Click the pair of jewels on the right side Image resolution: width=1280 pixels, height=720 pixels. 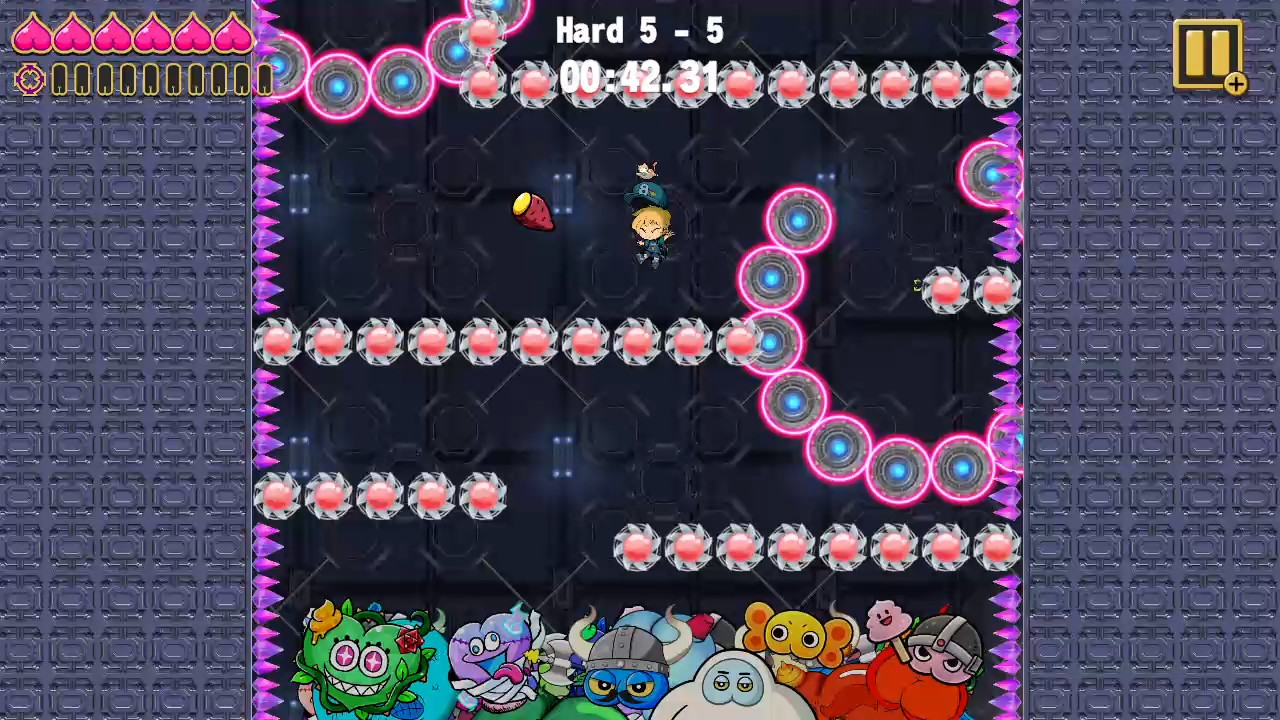970,291
